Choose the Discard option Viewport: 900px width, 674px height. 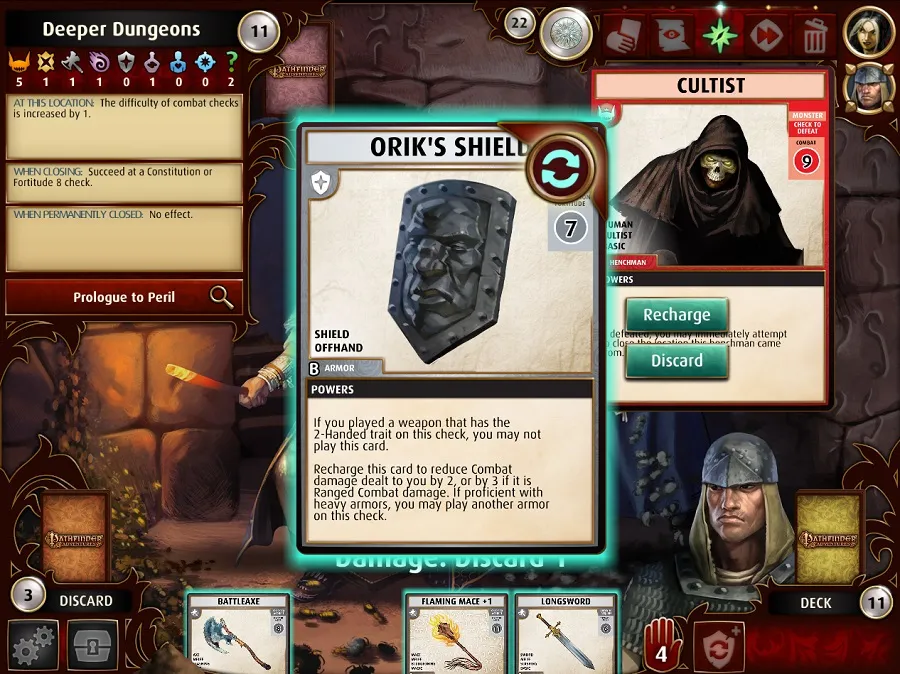(x=676, y=360)
